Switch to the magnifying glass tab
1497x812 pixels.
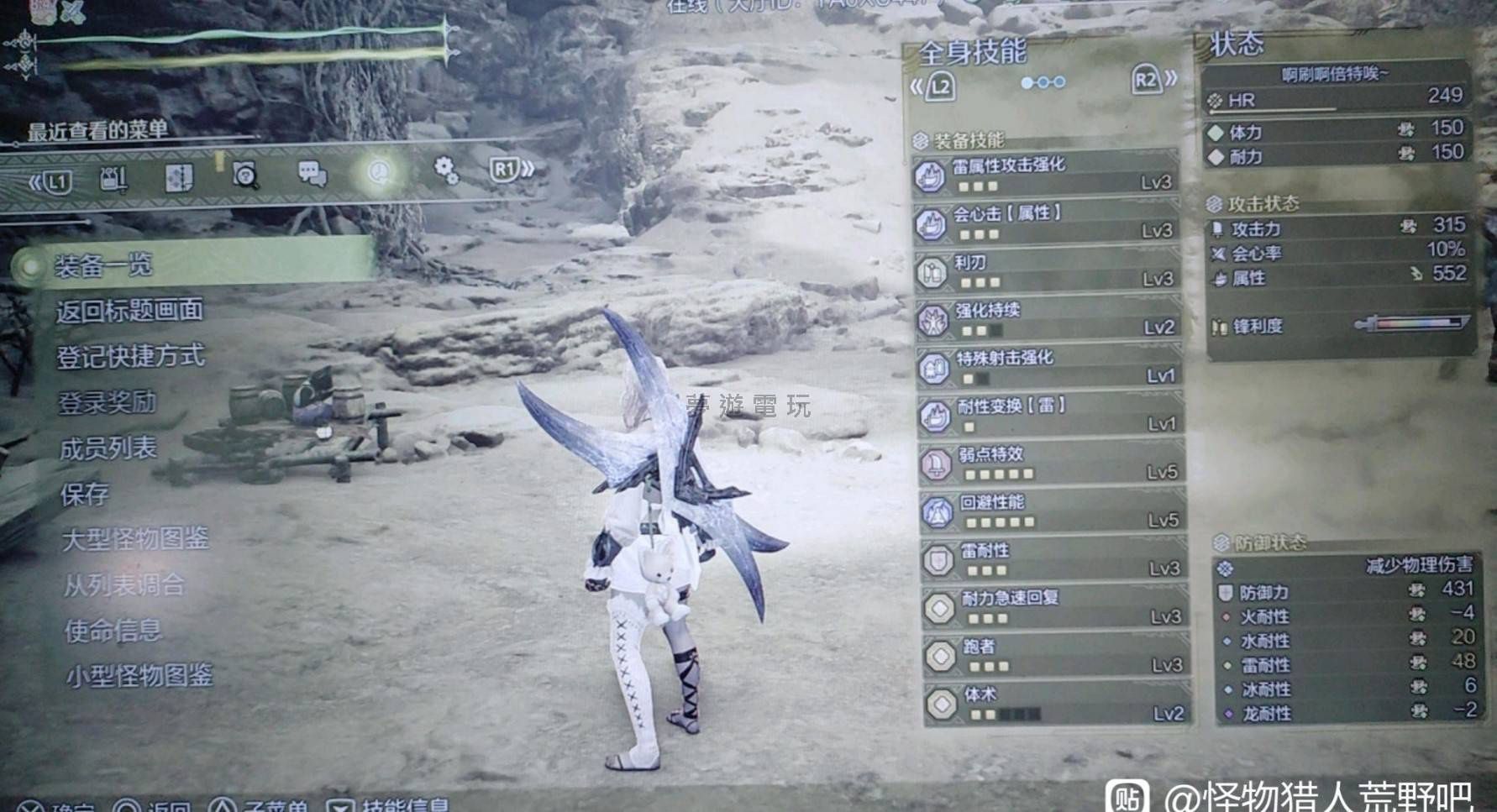[x=245, y=175]
